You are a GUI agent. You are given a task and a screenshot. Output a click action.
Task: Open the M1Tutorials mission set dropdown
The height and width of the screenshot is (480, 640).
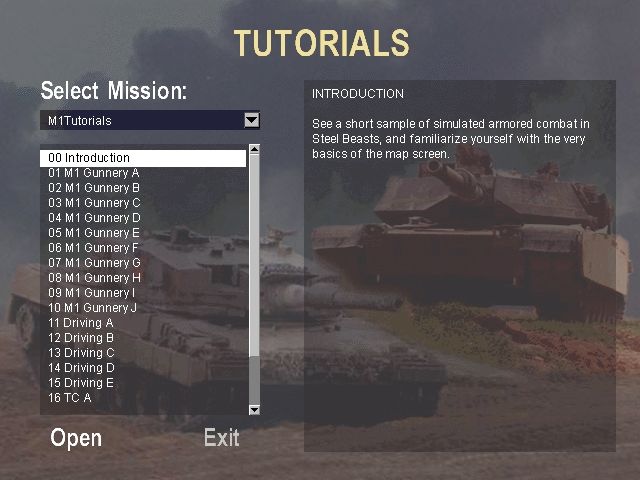coord(251,121)
